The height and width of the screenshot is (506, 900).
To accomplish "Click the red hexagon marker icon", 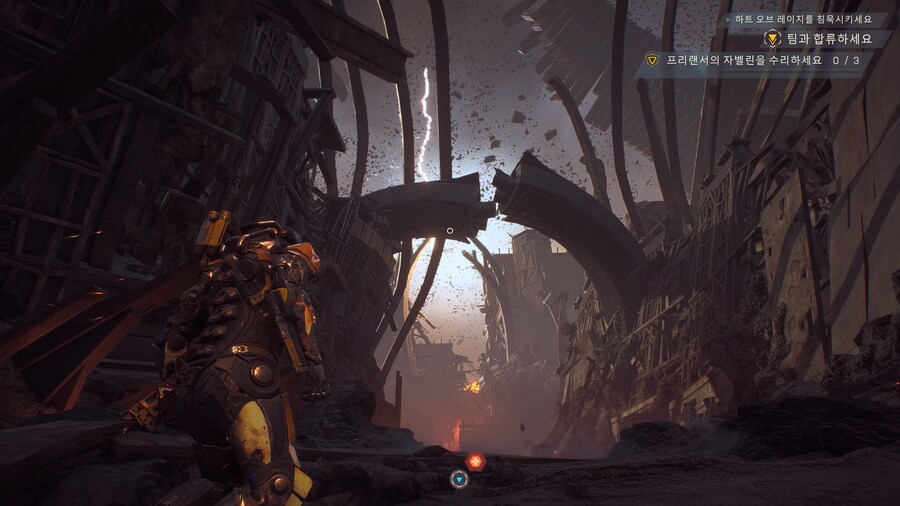I will (x=475, y=461).
